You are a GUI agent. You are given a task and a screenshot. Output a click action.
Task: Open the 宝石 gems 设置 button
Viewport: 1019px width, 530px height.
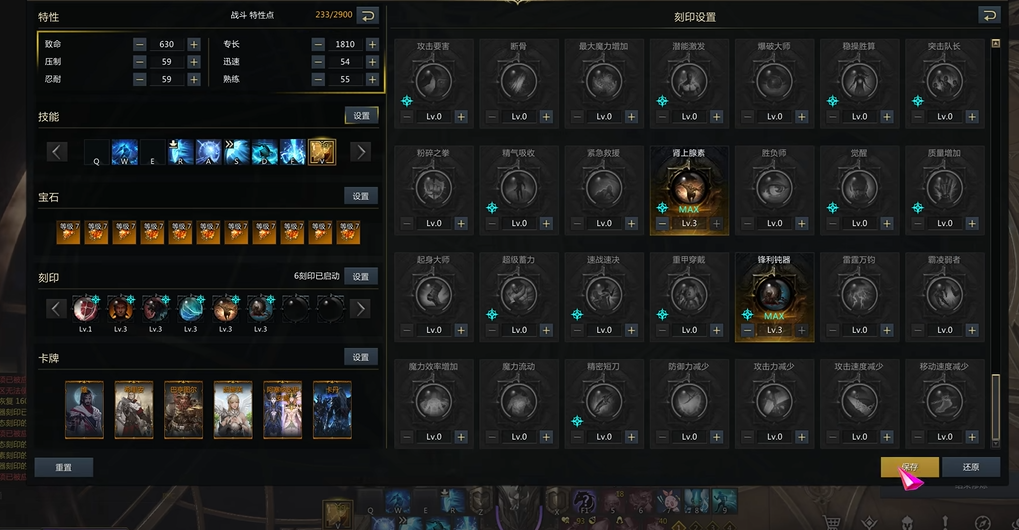pyautogui.click(x=361, y=196)
